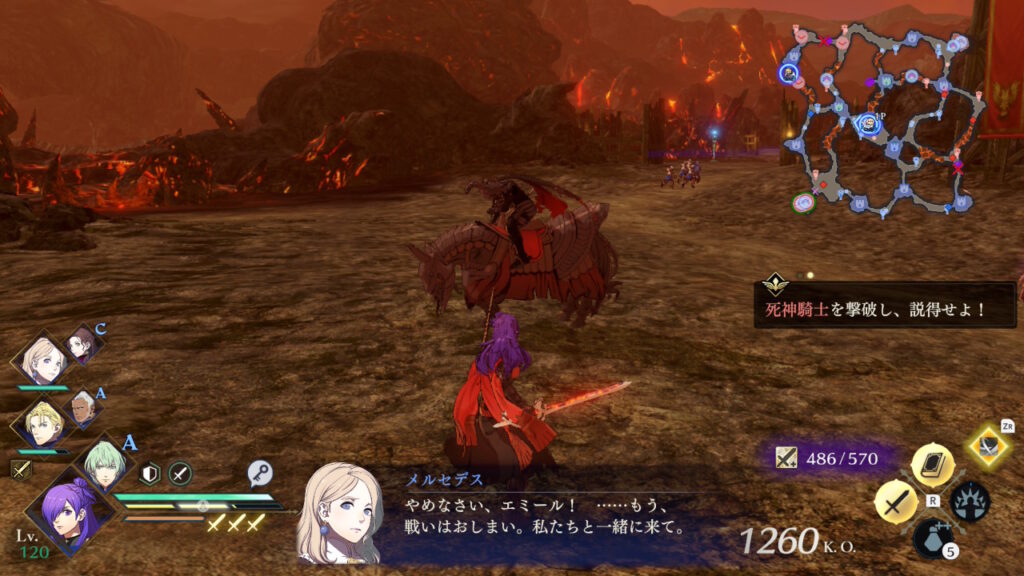
Task: Click the brown-haired adjutant portrait
Action: pos(82,345)
